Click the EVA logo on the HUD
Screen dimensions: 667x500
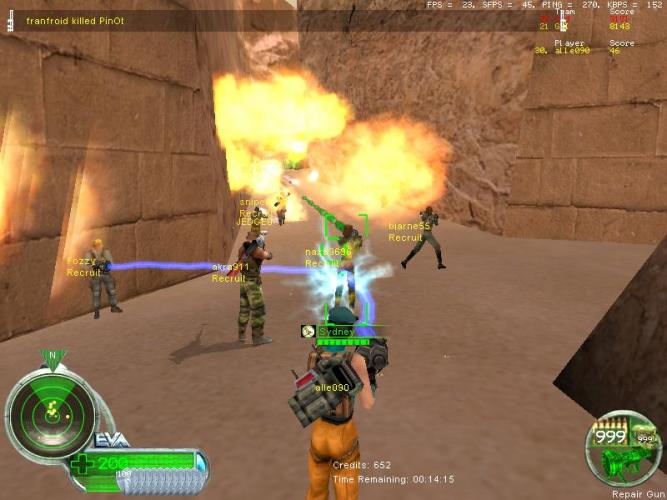(108, 439)
